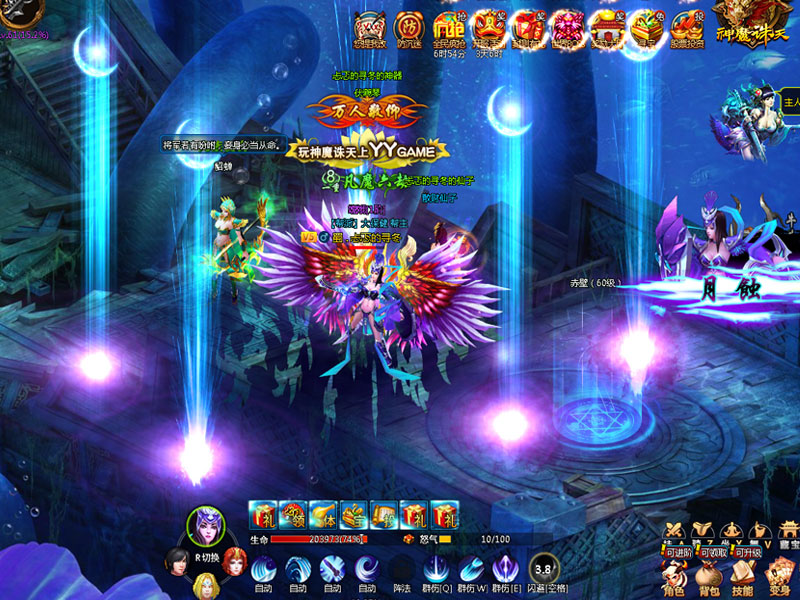This screenshot has width=800, height=600.
Task: Open the 背包 backpack bag
Action: click(x=708, y=573)
